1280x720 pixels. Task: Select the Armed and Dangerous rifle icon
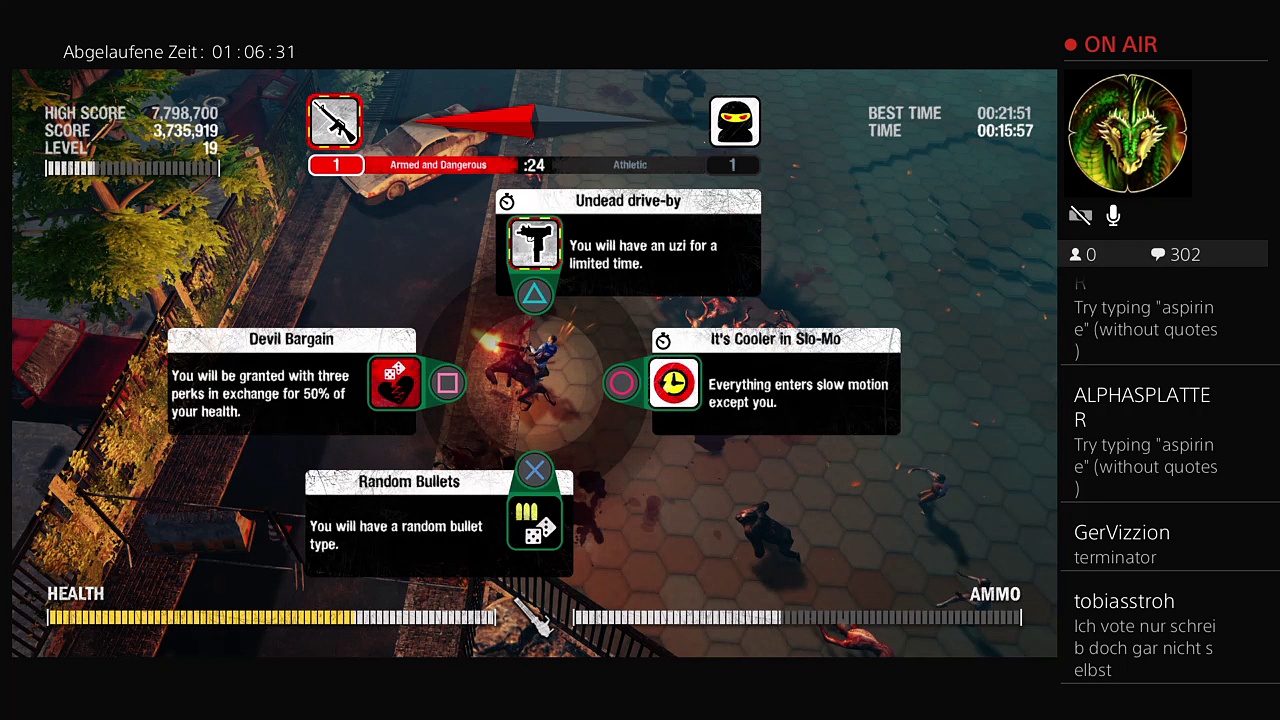pos(335,122)
